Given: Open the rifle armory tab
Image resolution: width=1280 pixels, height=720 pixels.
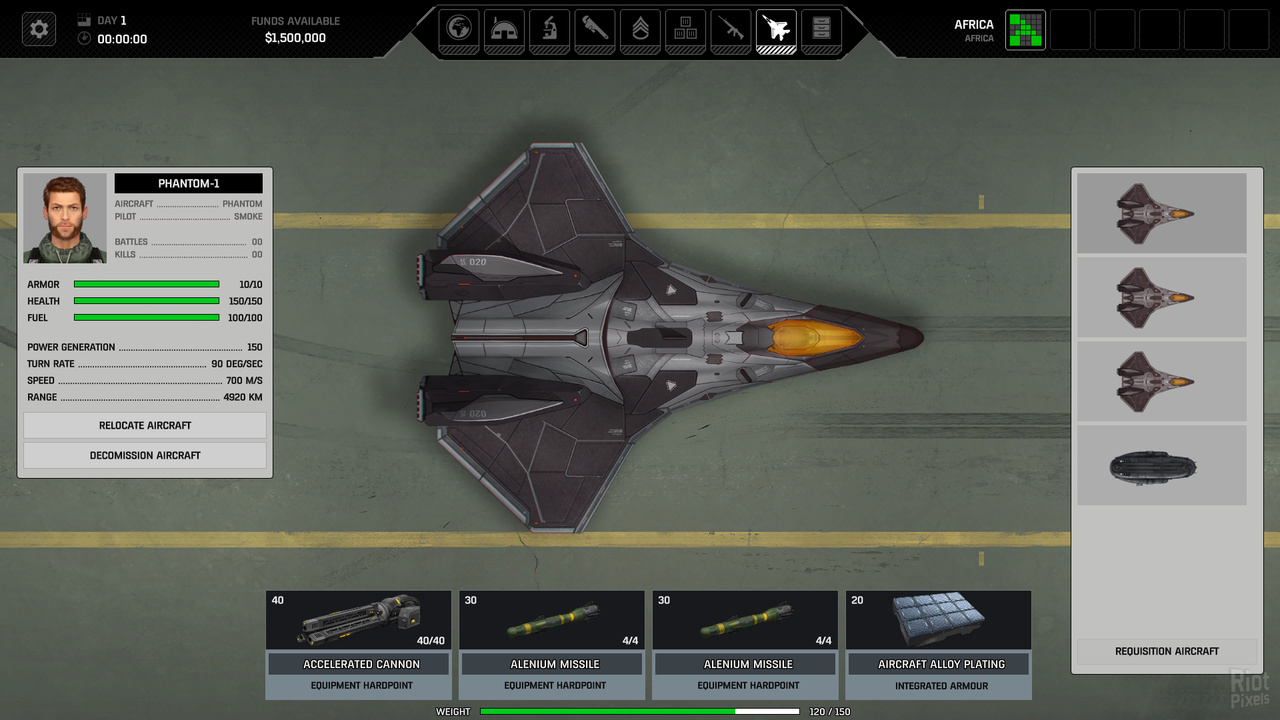Looking at the screenshot, I should click(731, 29).
